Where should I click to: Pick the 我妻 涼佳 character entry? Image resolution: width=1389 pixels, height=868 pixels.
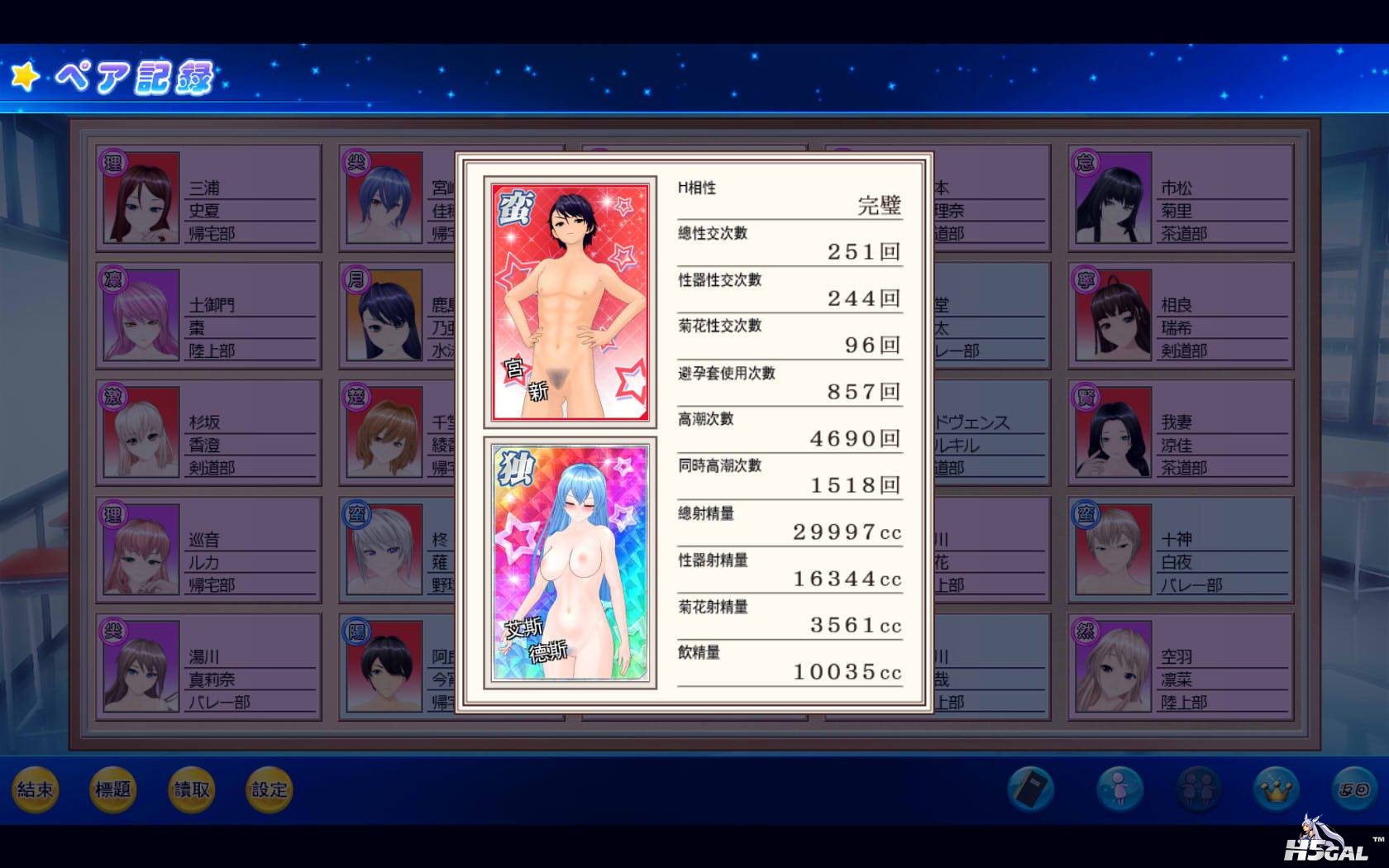point(1180,432)
